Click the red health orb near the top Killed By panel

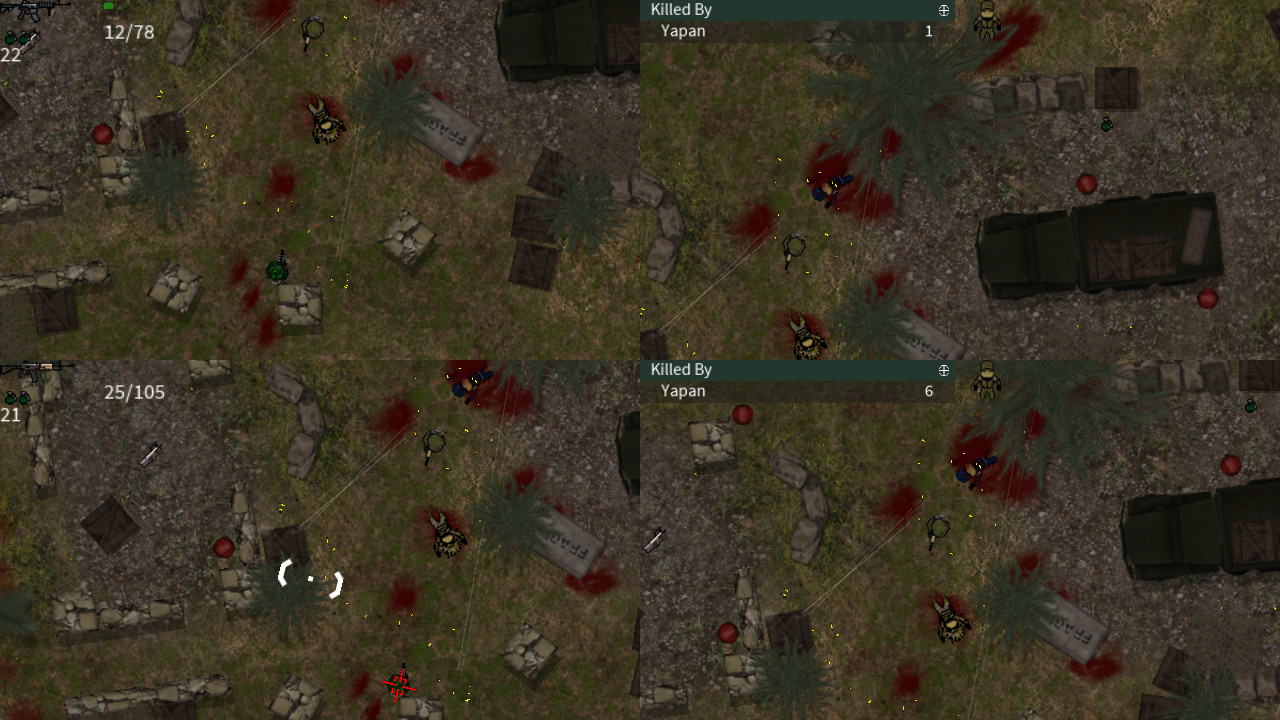(x=1086, y=182)
